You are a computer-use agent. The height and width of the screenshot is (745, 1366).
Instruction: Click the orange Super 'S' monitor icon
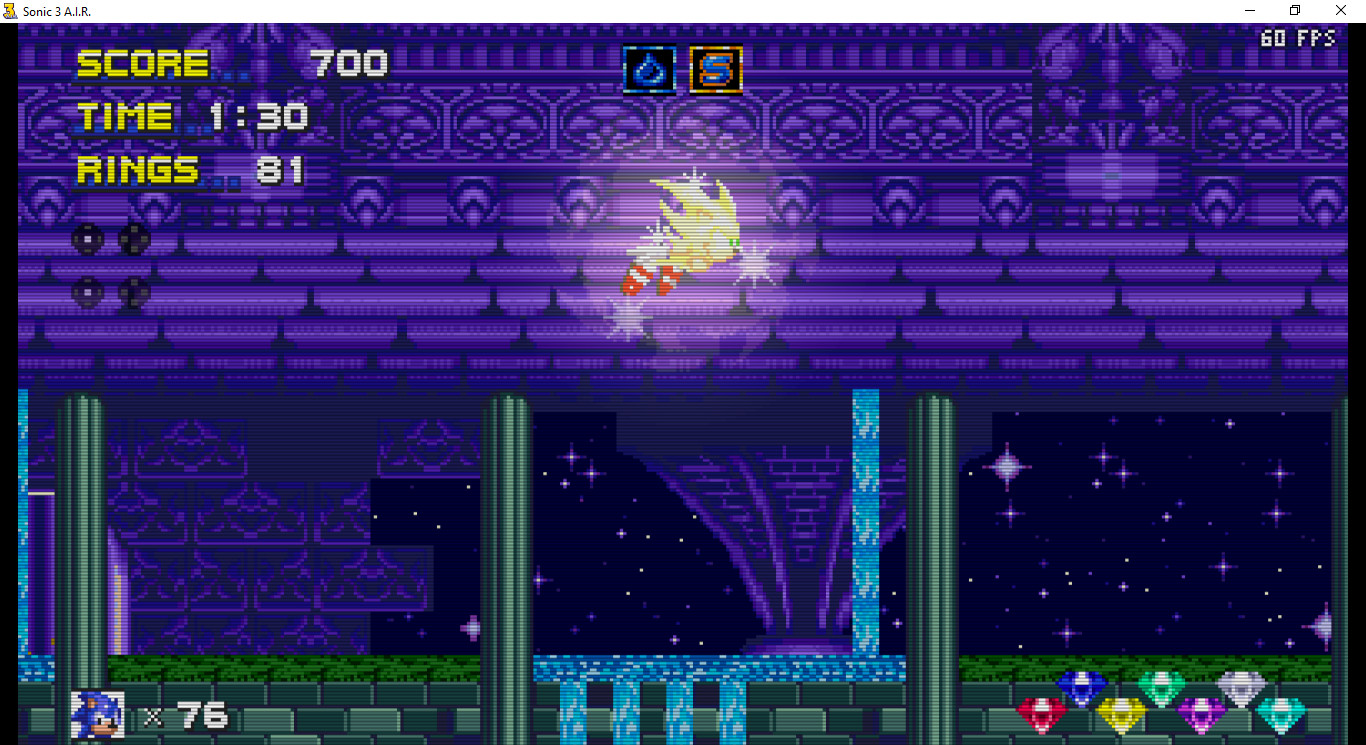714,70
